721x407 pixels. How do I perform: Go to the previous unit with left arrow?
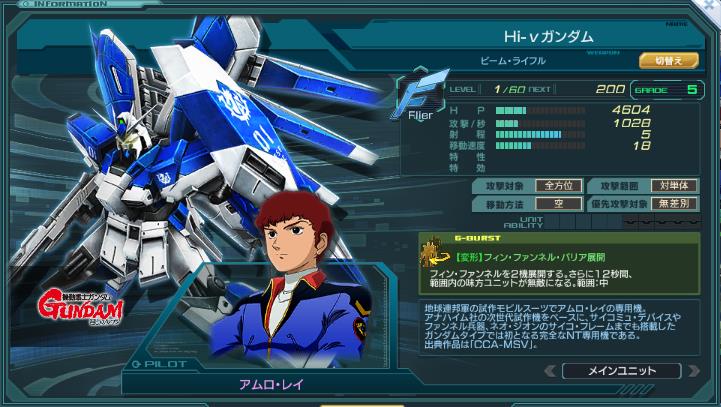(x=550, y=371)
